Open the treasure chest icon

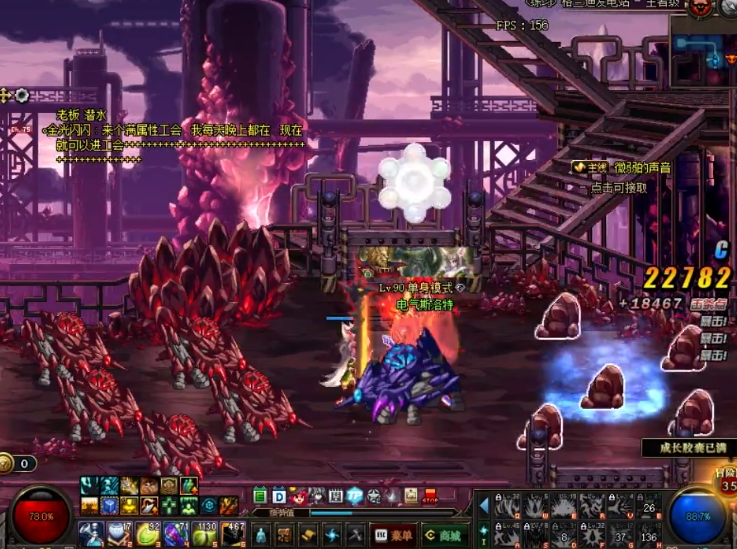tap(408, 495)
